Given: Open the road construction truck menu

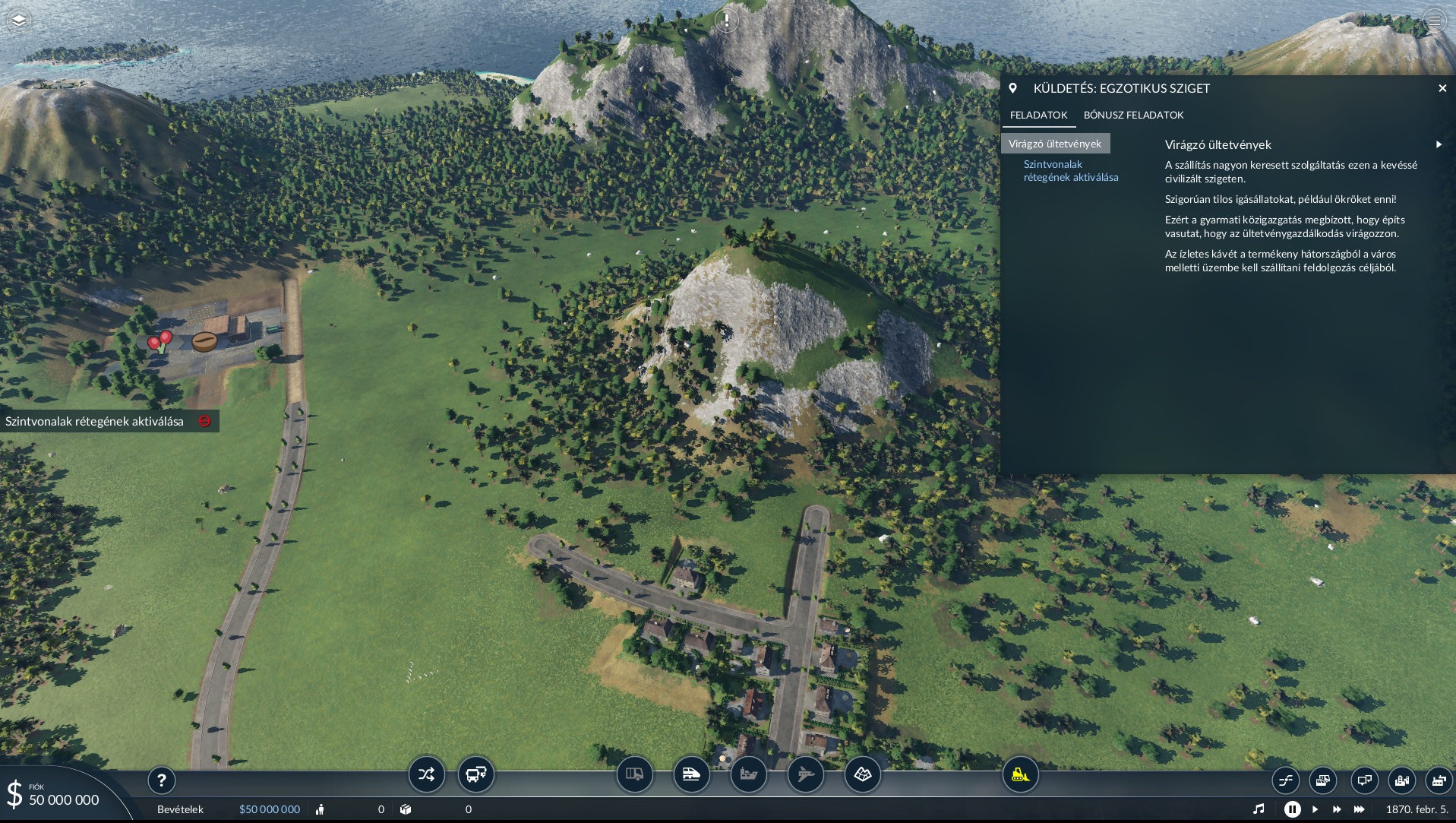Looking at the screenshot, I should click(634, 774).
